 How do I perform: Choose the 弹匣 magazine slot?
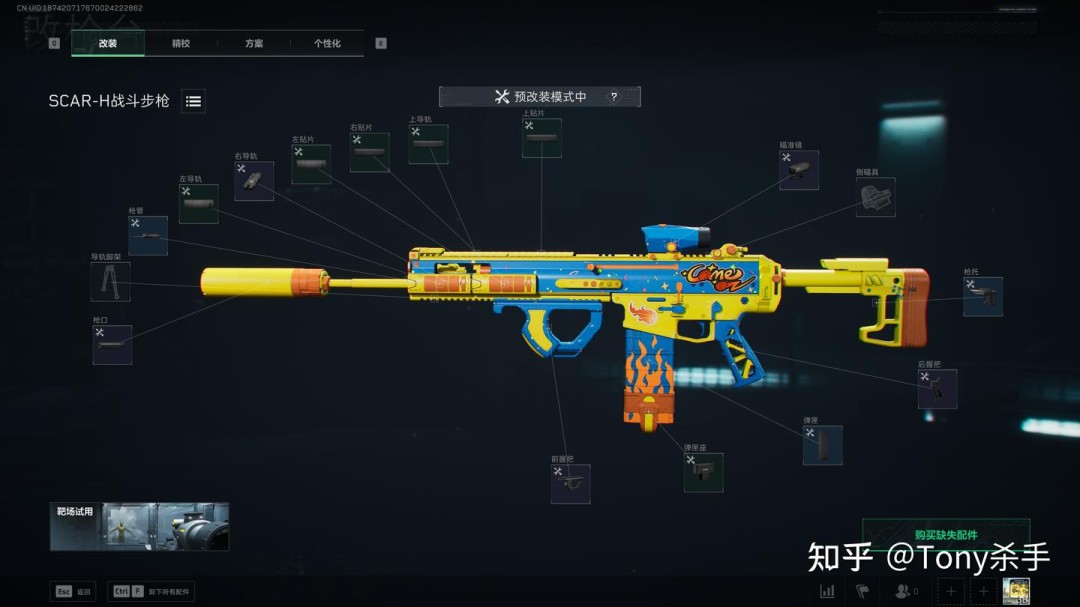pos(822,445)
